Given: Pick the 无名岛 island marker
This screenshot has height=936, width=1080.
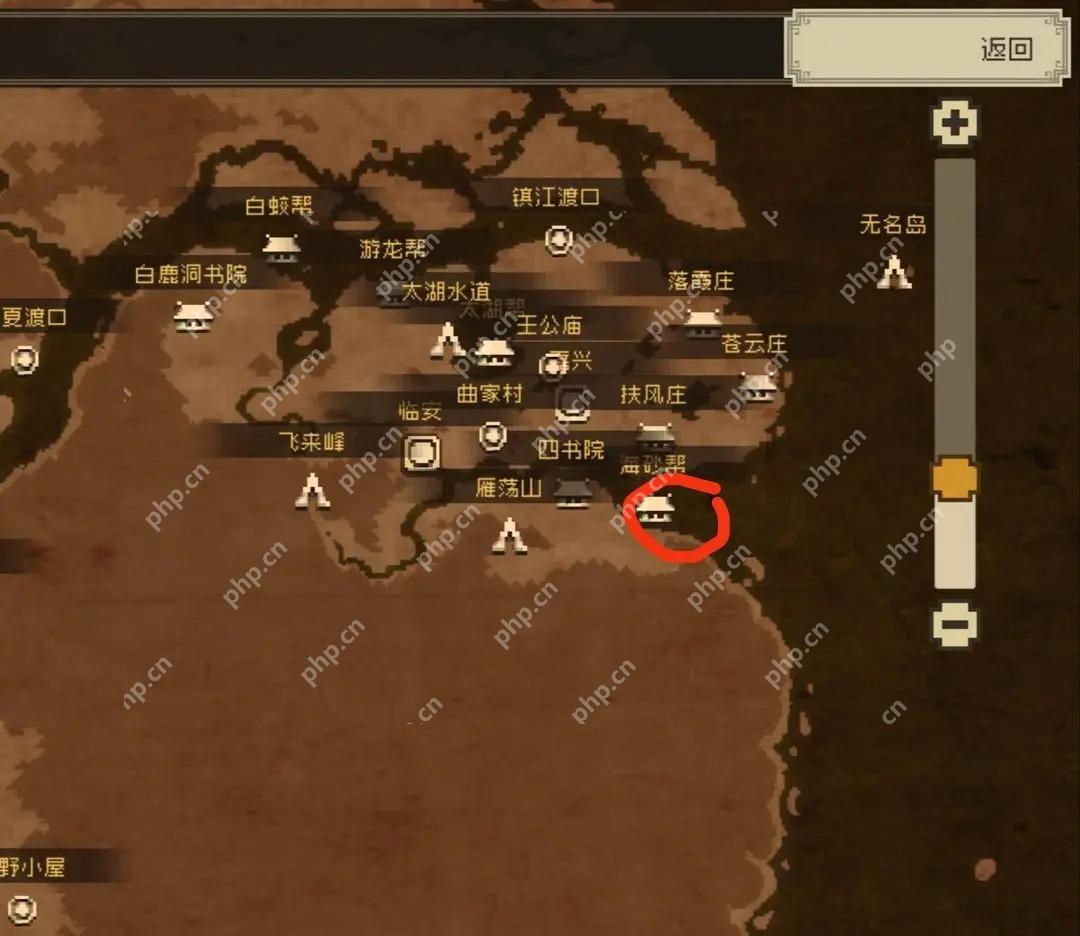Looking at the screenshot, I should click(x=894, y=271).
